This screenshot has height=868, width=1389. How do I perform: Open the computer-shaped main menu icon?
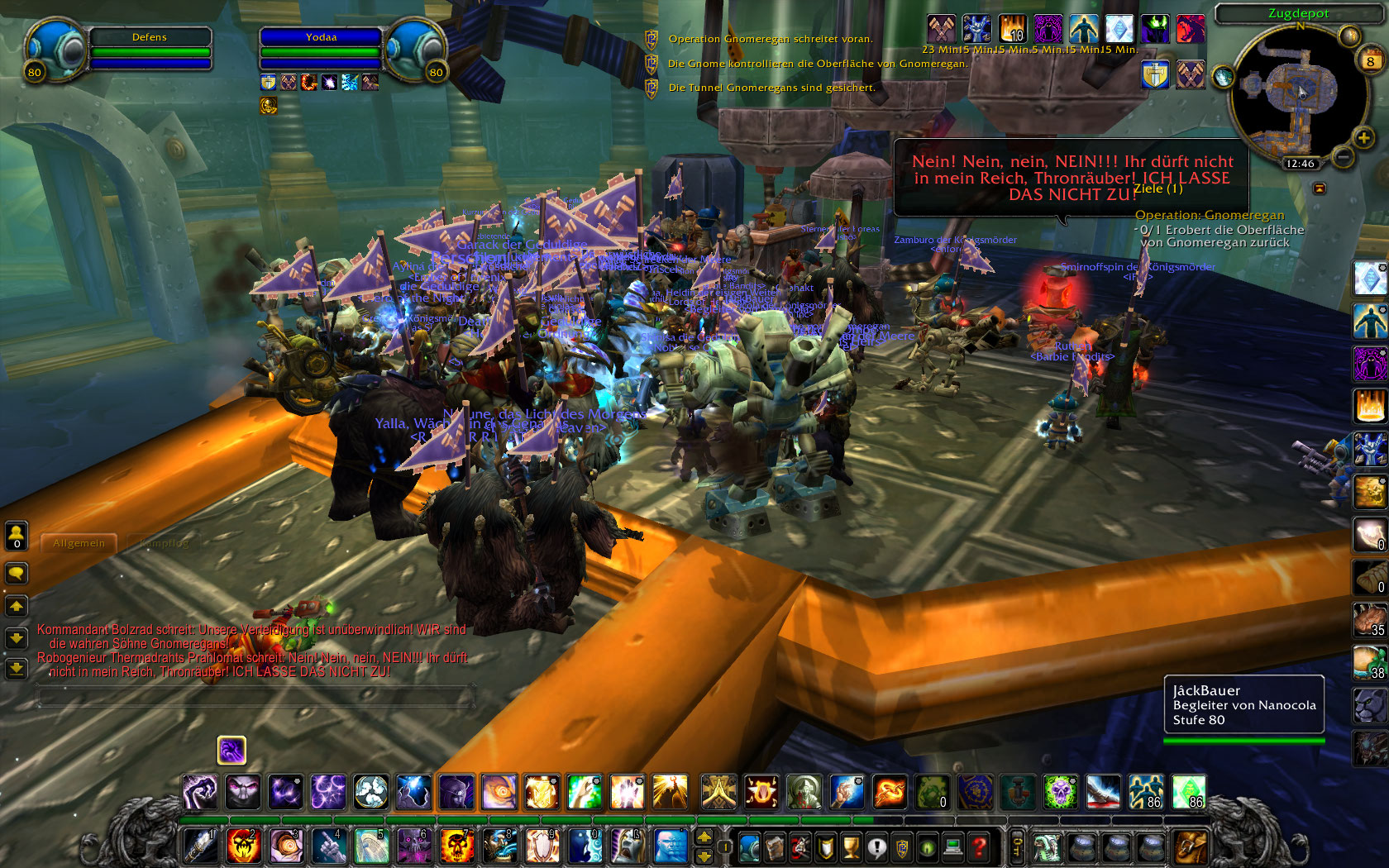[953, 847]
